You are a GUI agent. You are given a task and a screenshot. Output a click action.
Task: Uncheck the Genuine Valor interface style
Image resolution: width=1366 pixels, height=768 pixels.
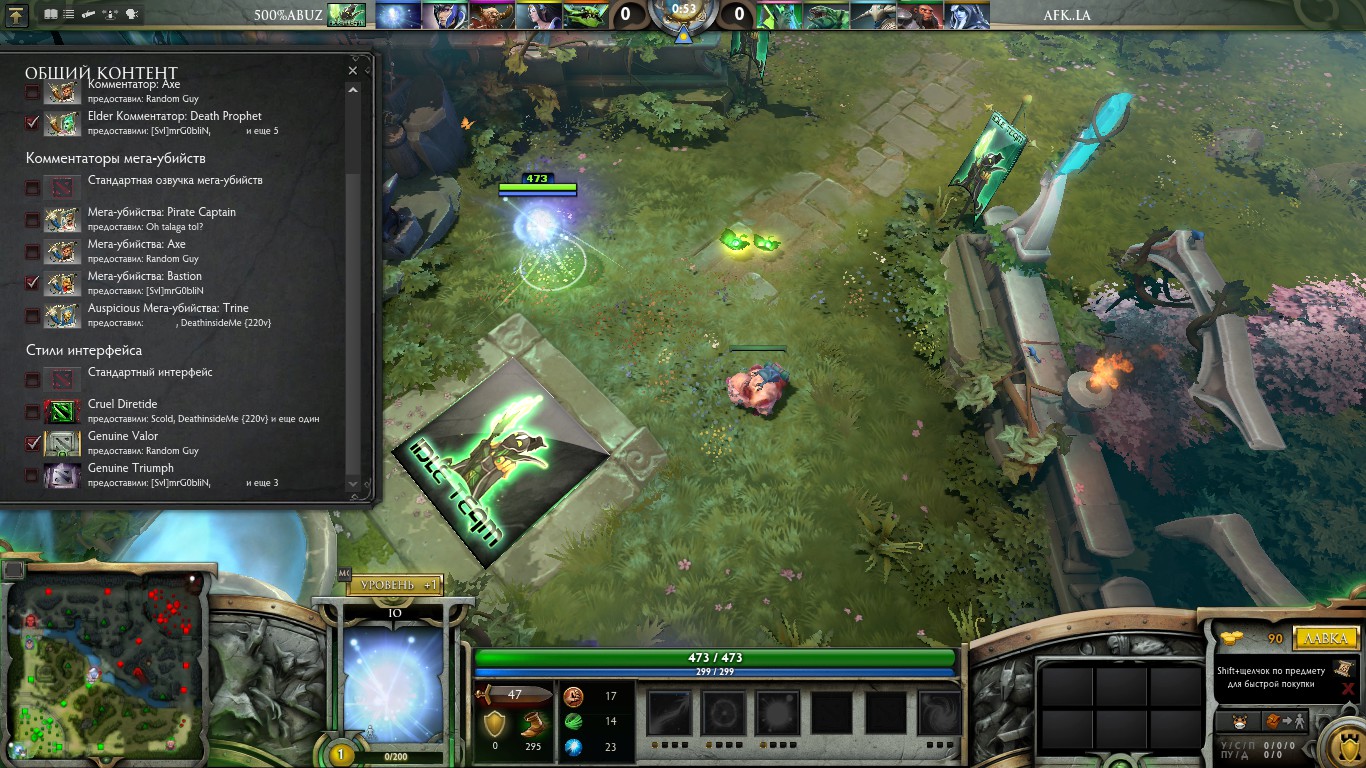(33, 443)
